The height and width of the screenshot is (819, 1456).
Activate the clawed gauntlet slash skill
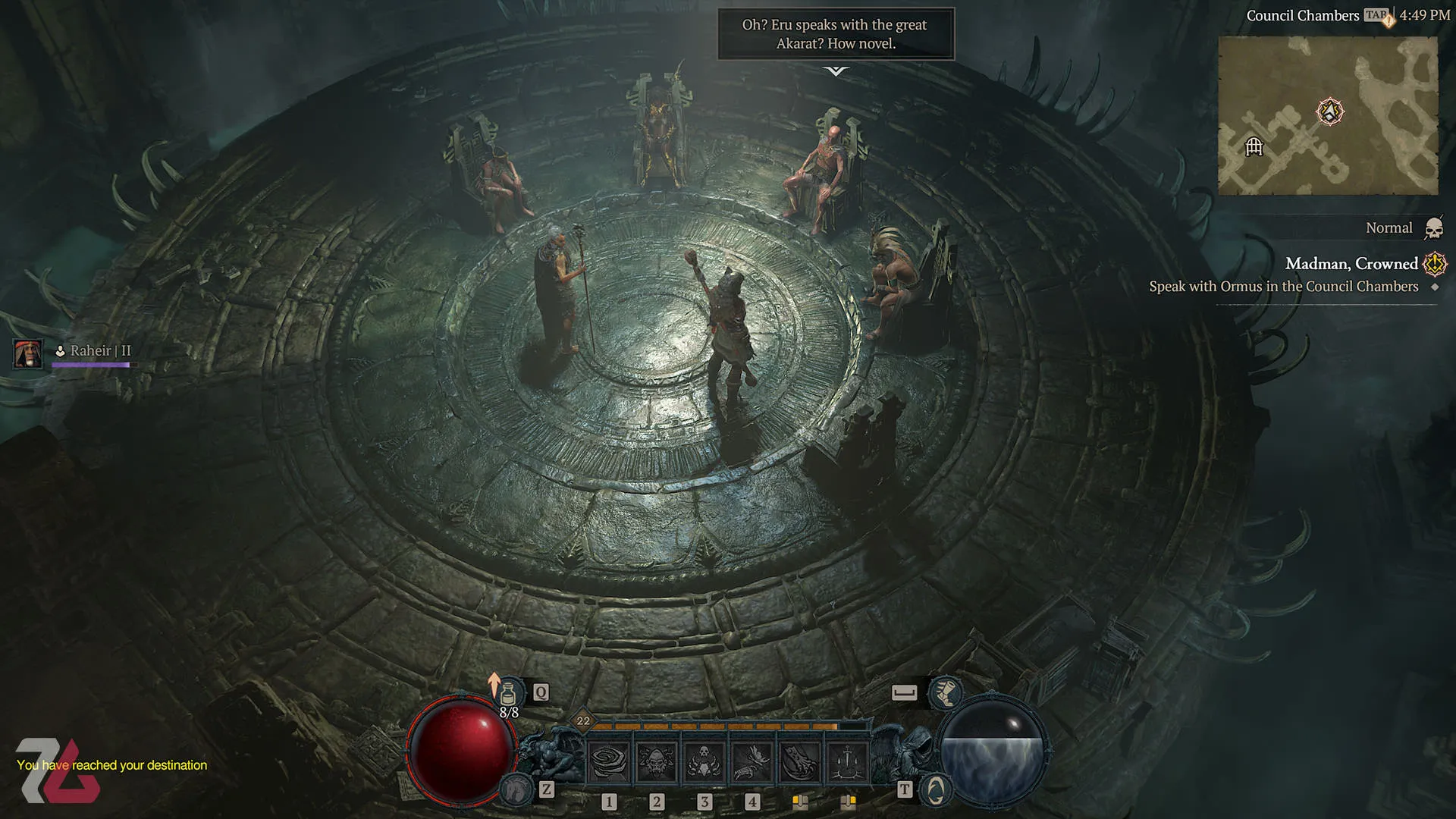(800, 761)
